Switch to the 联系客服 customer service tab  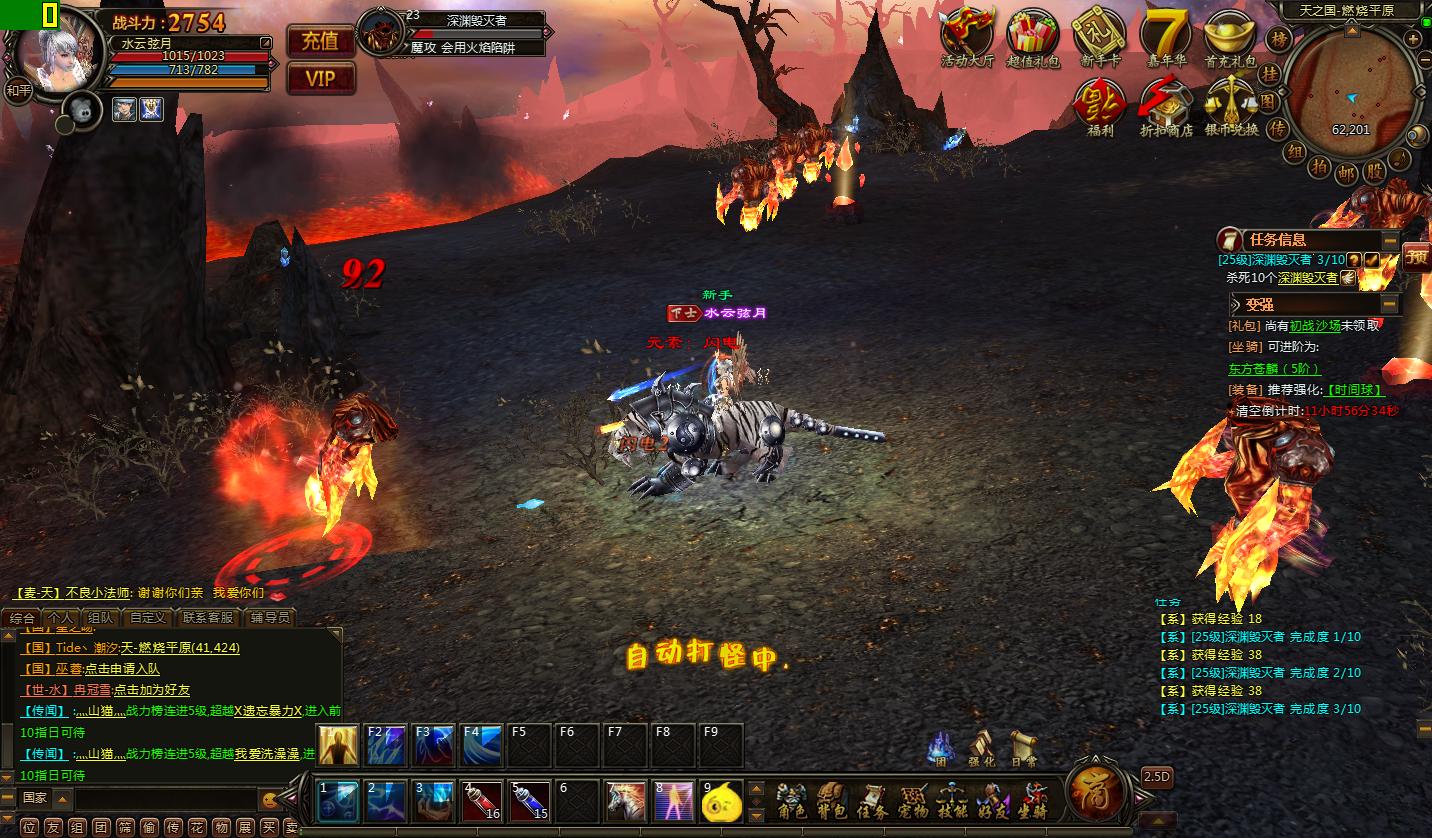coord(208,618)
